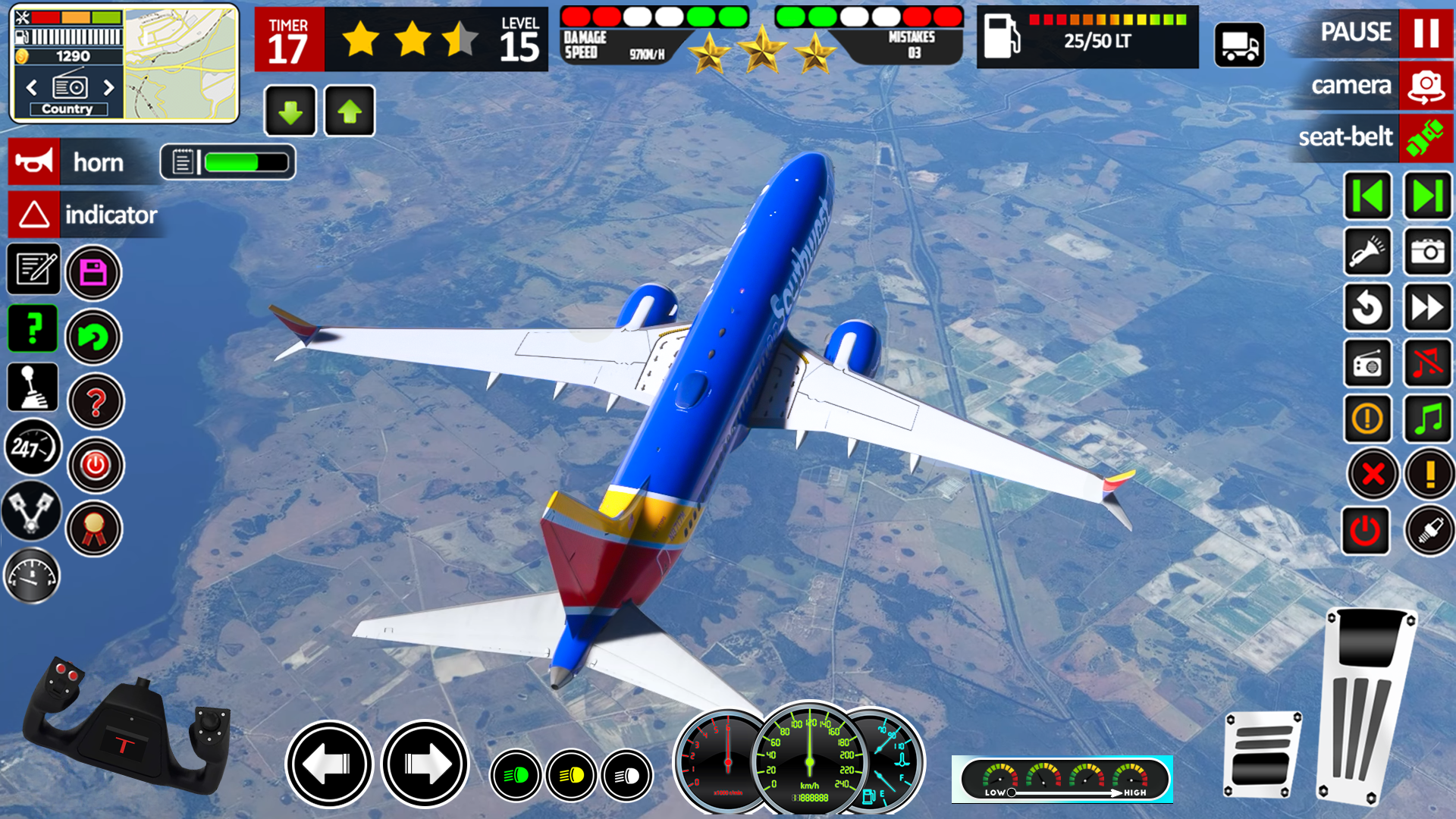Tap the brake pedal
The width and height of the screenshot is (1456, 819).
point(1263,755)
